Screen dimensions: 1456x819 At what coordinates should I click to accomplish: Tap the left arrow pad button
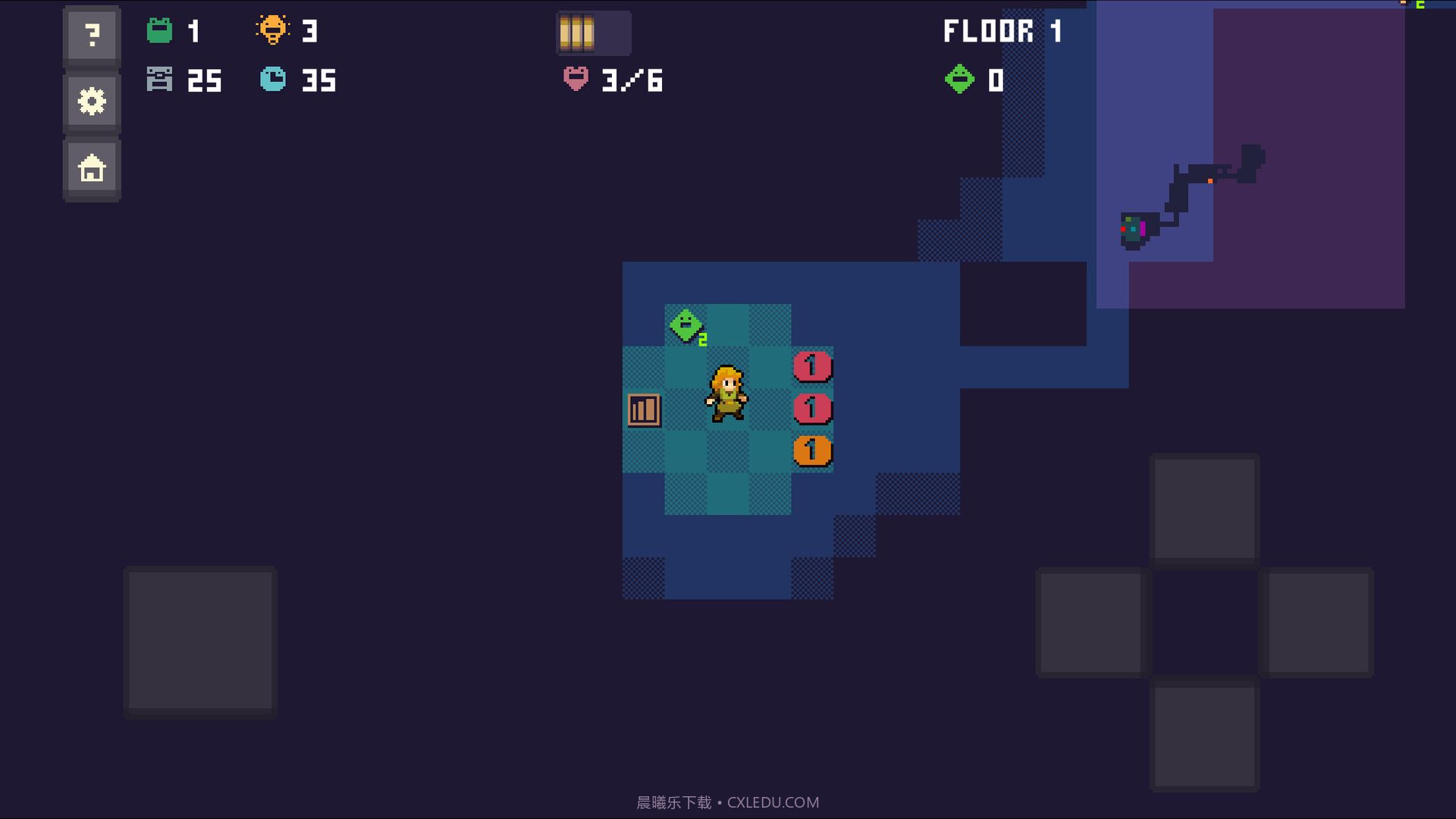1090,623
